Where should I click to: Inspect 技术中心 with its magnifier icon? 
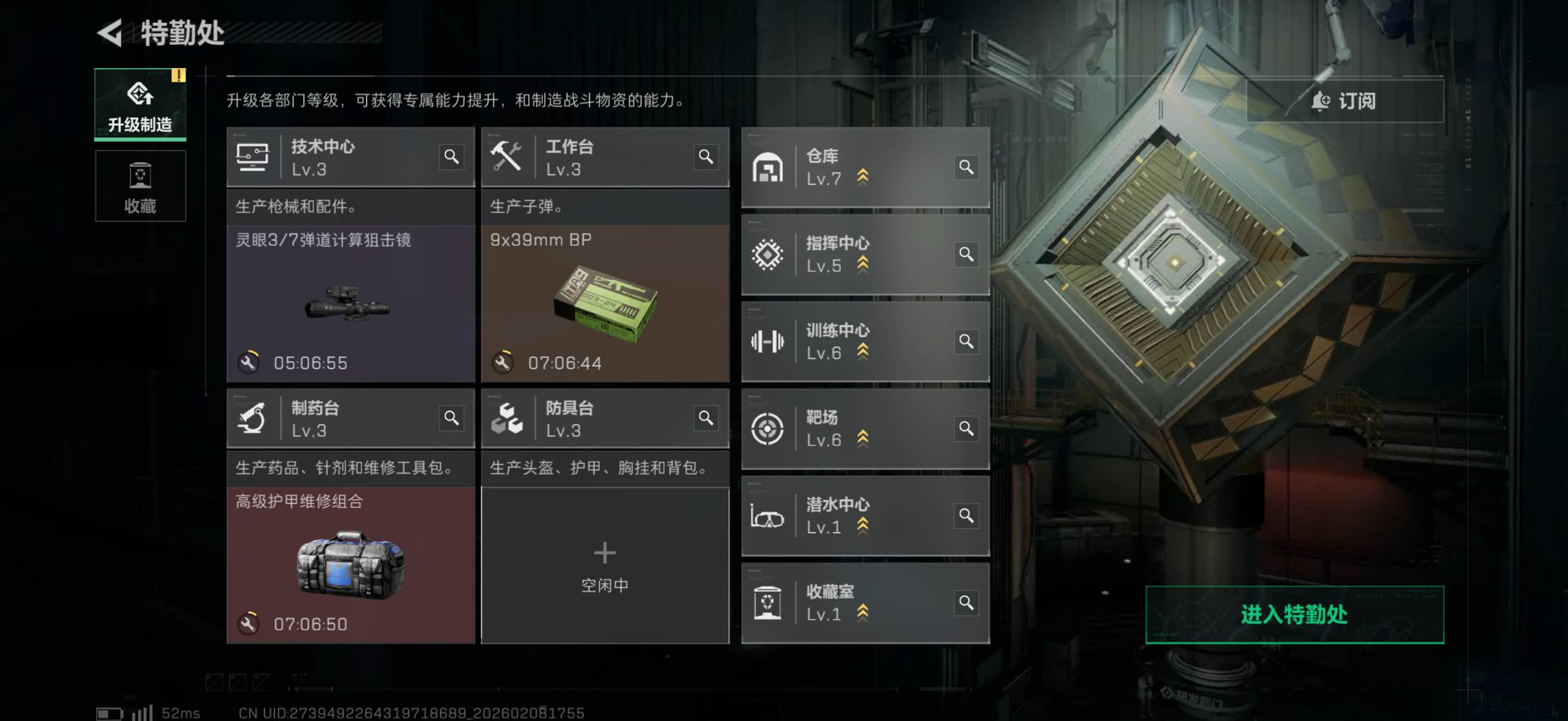(451, 157)
